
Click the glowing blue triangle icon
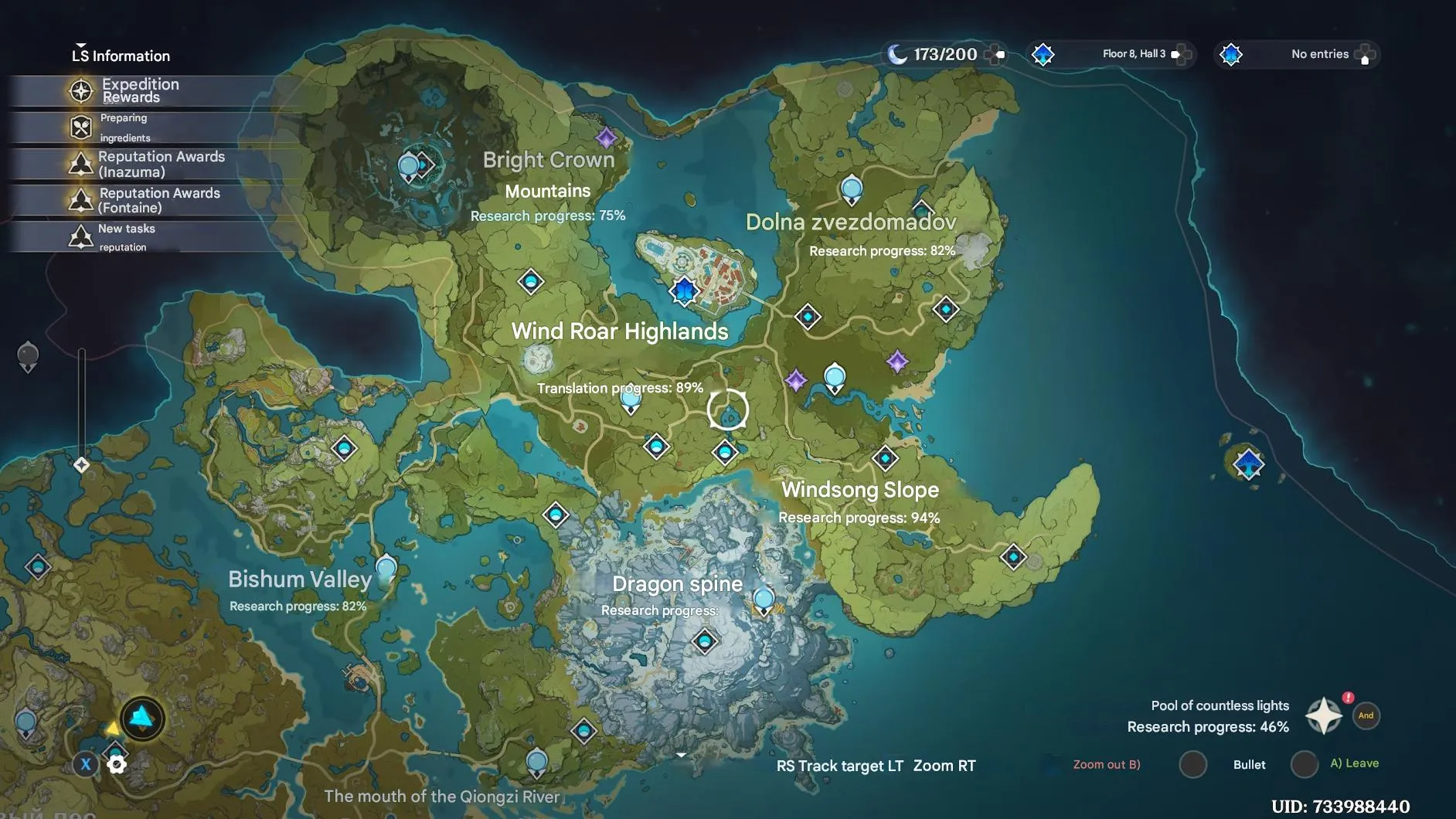[142, 719]
